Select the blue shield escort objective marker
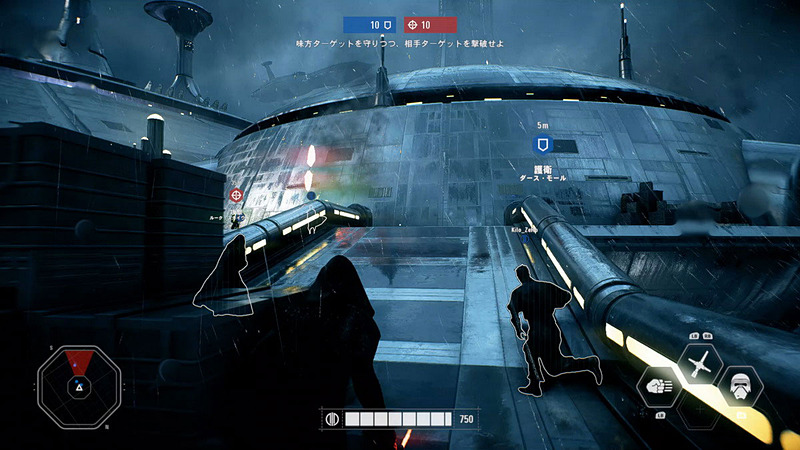This screenshot has height=450, width=800. tap(543, 145)
